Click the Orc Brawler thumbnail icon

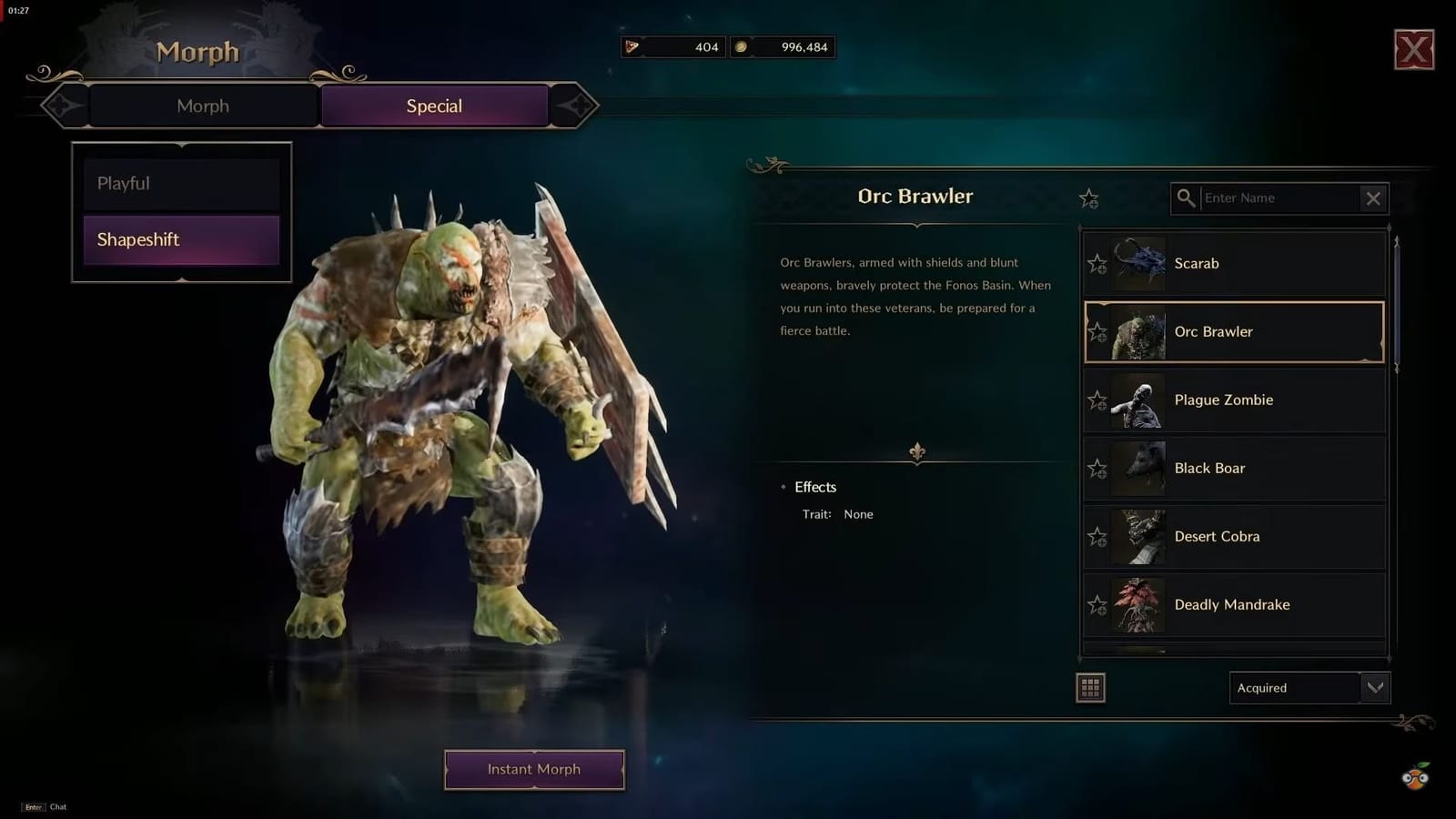click(1137, 332)
